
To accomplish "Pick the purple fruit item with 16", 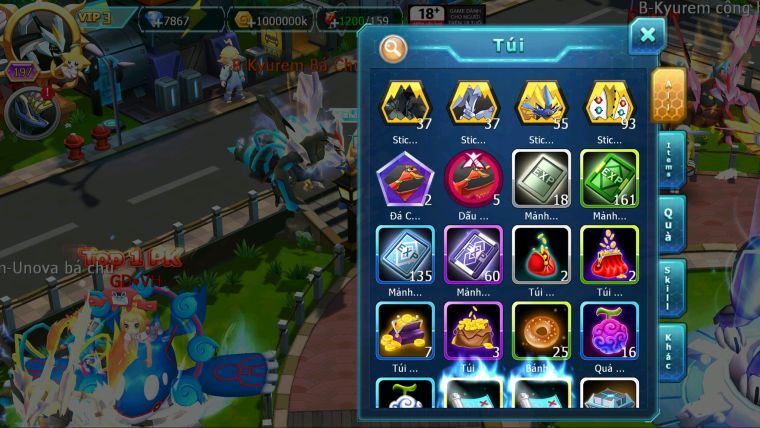I will (x=609, y=330).
